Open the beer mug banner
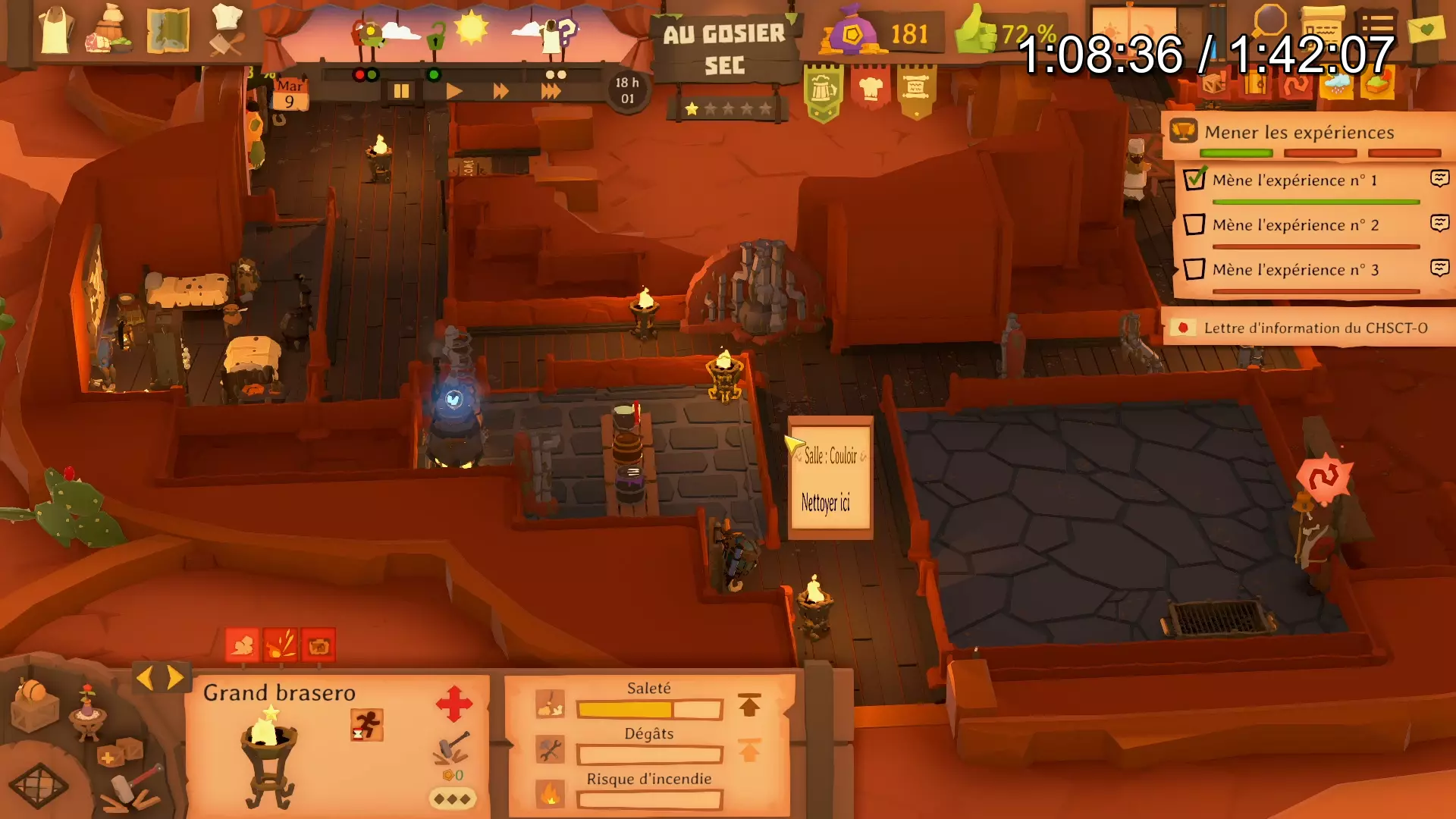Viewport: 1456px width, 819px height. tap(824, 91)
